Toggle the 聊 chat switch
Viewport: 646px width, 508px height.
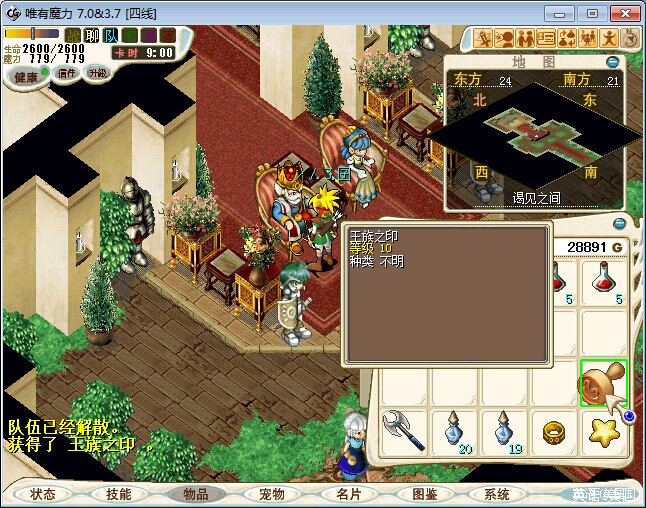tap(92, 35)
